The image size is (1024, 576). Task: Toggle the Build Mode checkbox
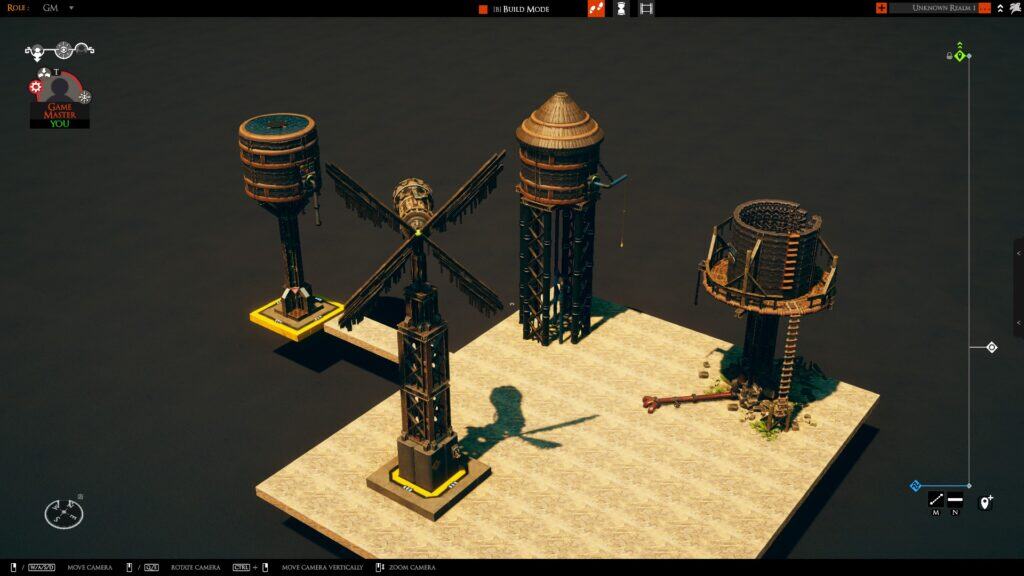pyautogui.click(x=483, y=9)
